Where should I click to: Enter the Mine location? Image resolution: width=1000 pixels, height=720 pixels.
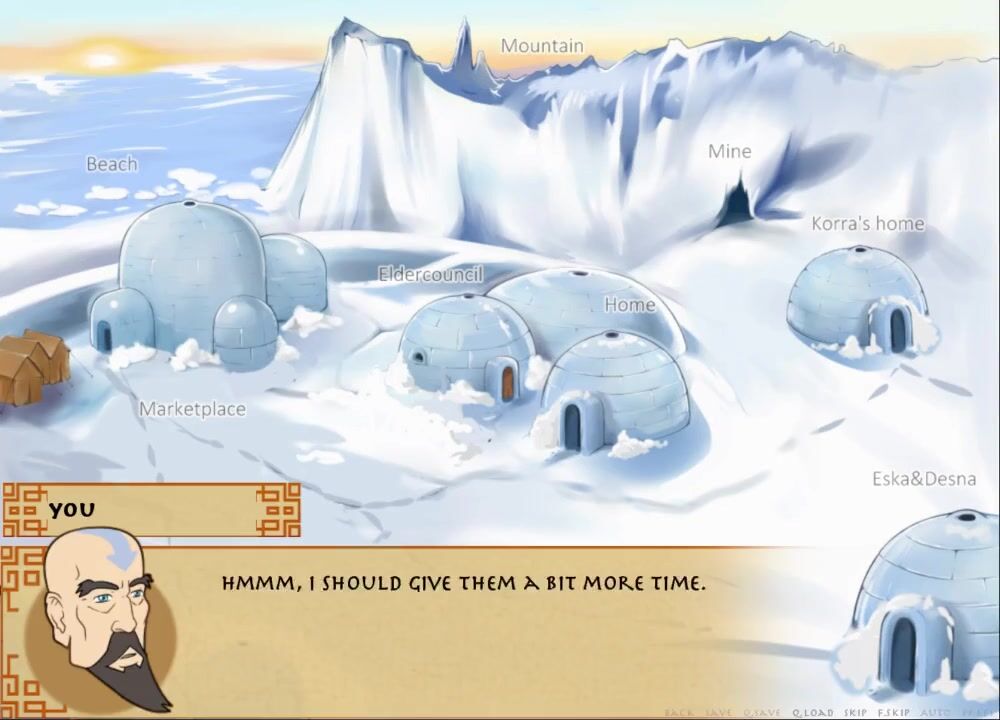point(729,152)
